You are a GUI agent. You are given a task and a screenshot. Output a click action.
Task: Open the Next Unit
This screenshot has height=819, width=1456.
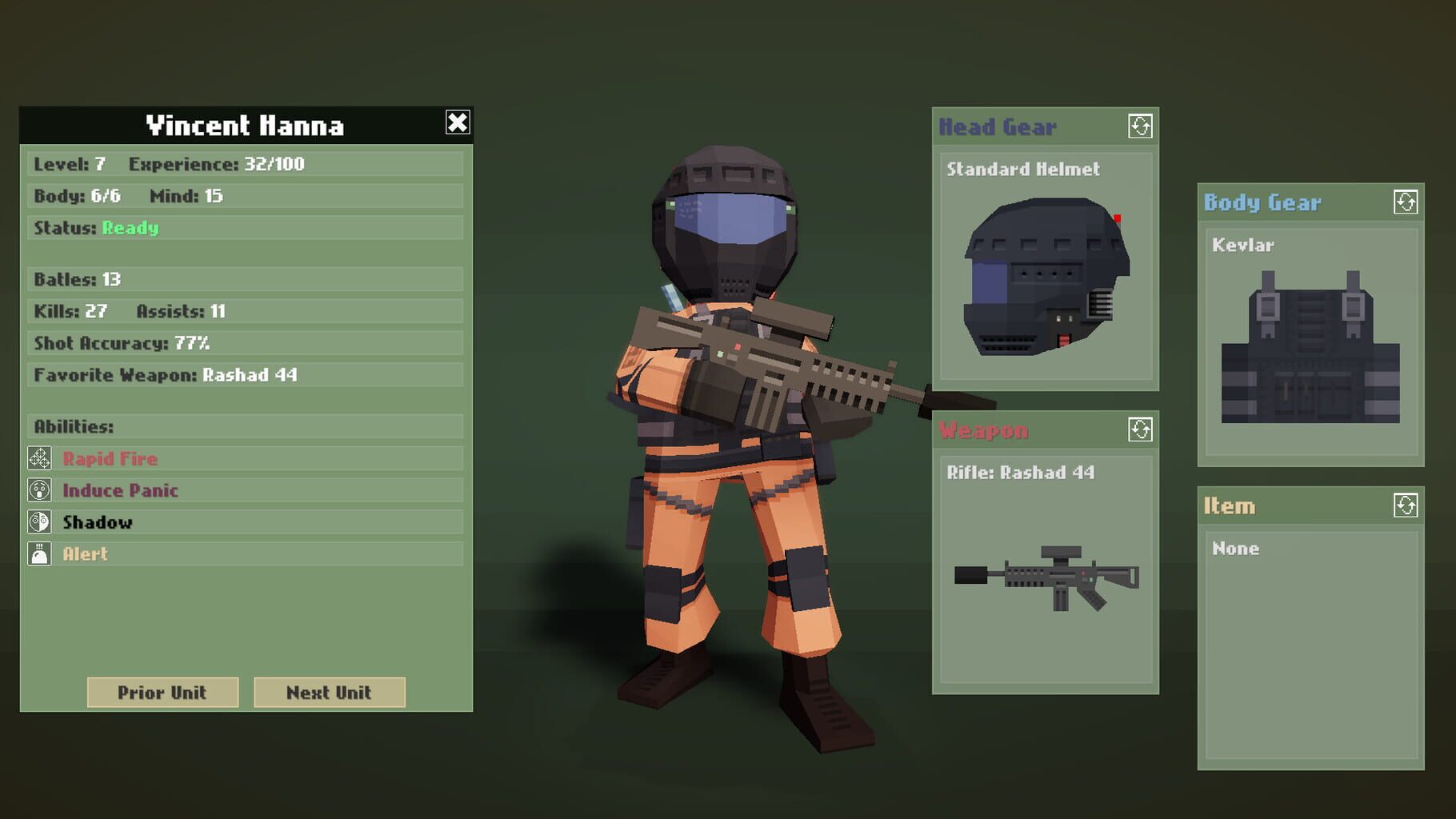pyautogui.click(x=329, y=693)
